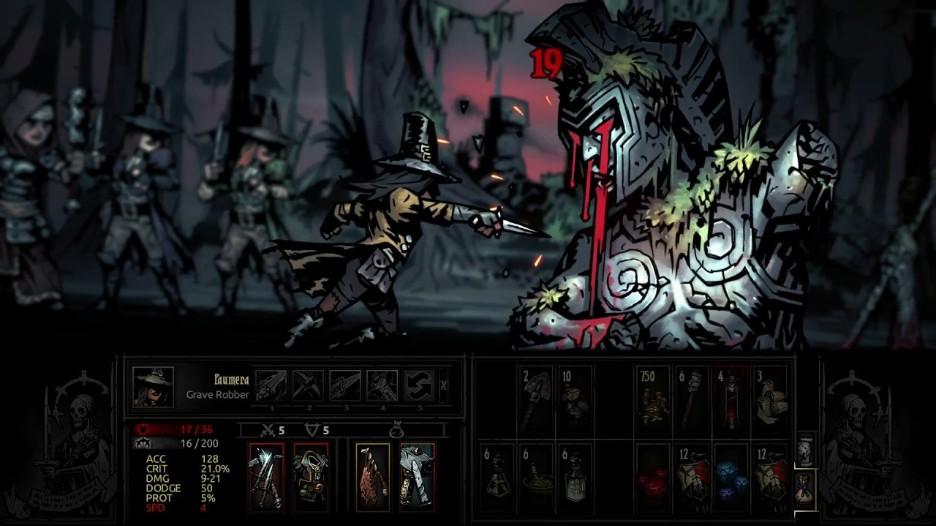Image resolution: width=936 pixels, height=526 pixels.
Task: Select the combat skill numbered 4
Action: click(x=382, y=385)
